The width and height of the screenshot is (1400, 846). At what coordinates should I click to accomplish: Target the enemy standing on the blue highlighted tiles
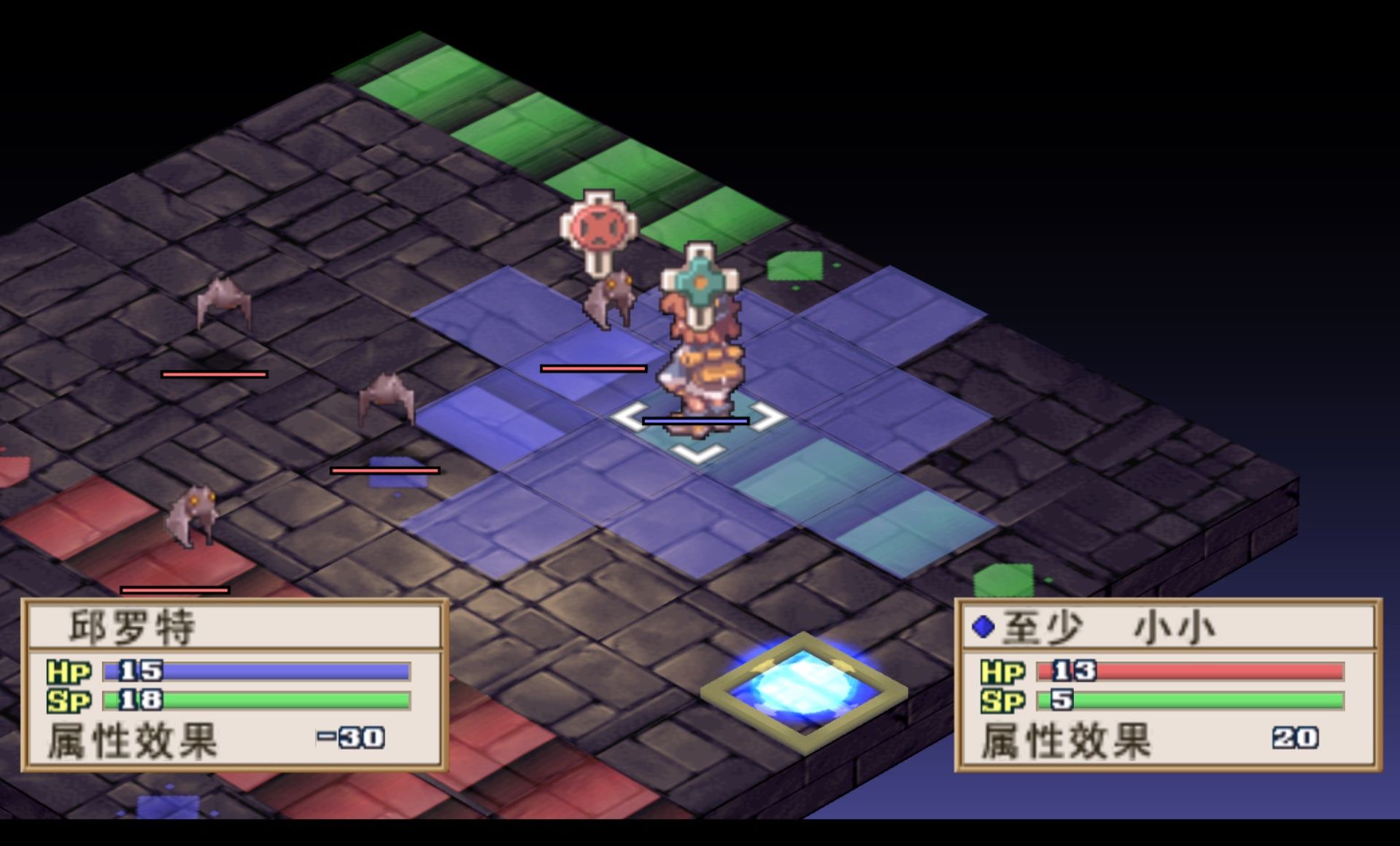point(608,300)
